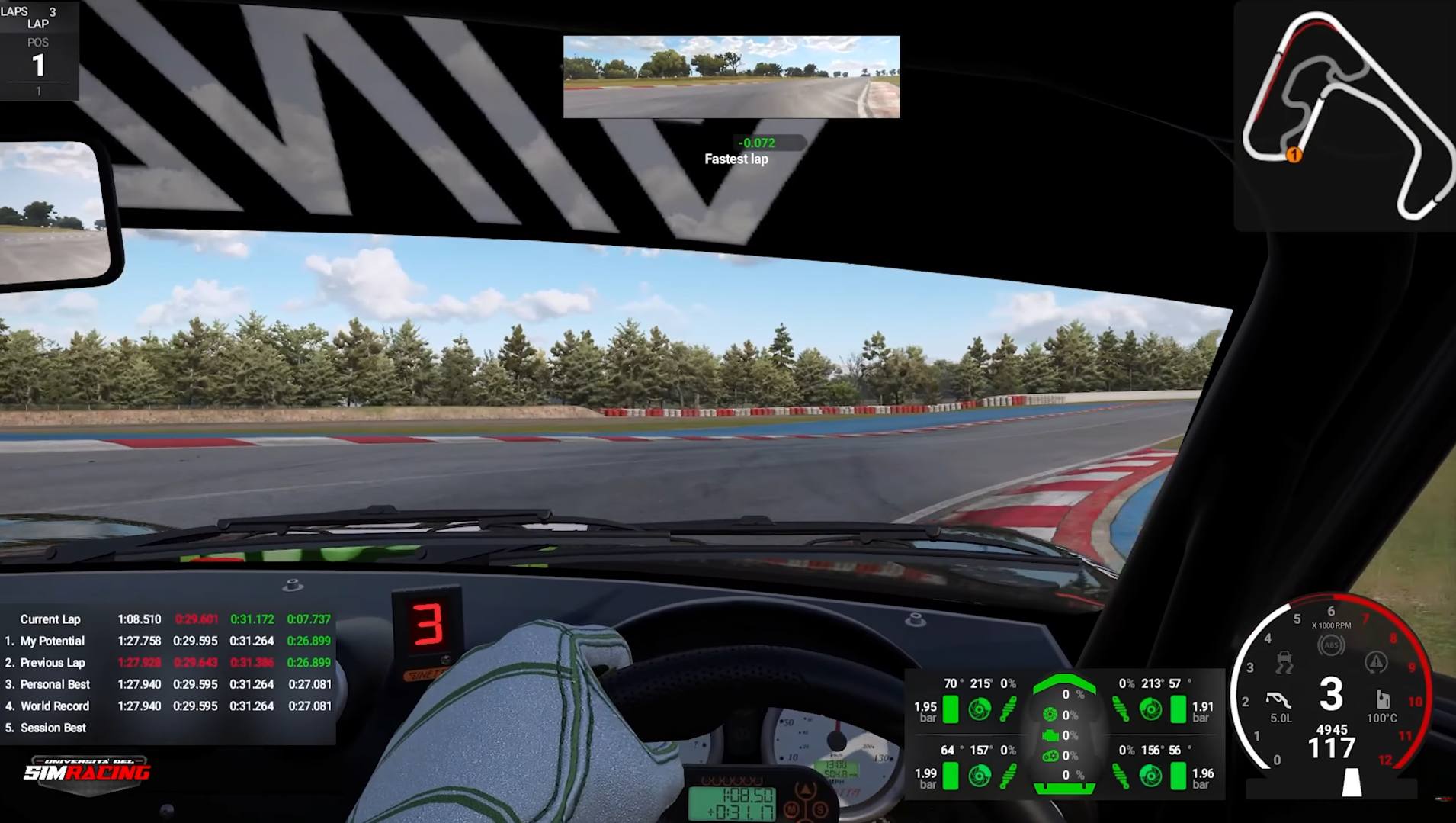Viewport: 1456px width, 823px height.
Task: Click the orange car marker on the track map
Action: (1294, 156)
